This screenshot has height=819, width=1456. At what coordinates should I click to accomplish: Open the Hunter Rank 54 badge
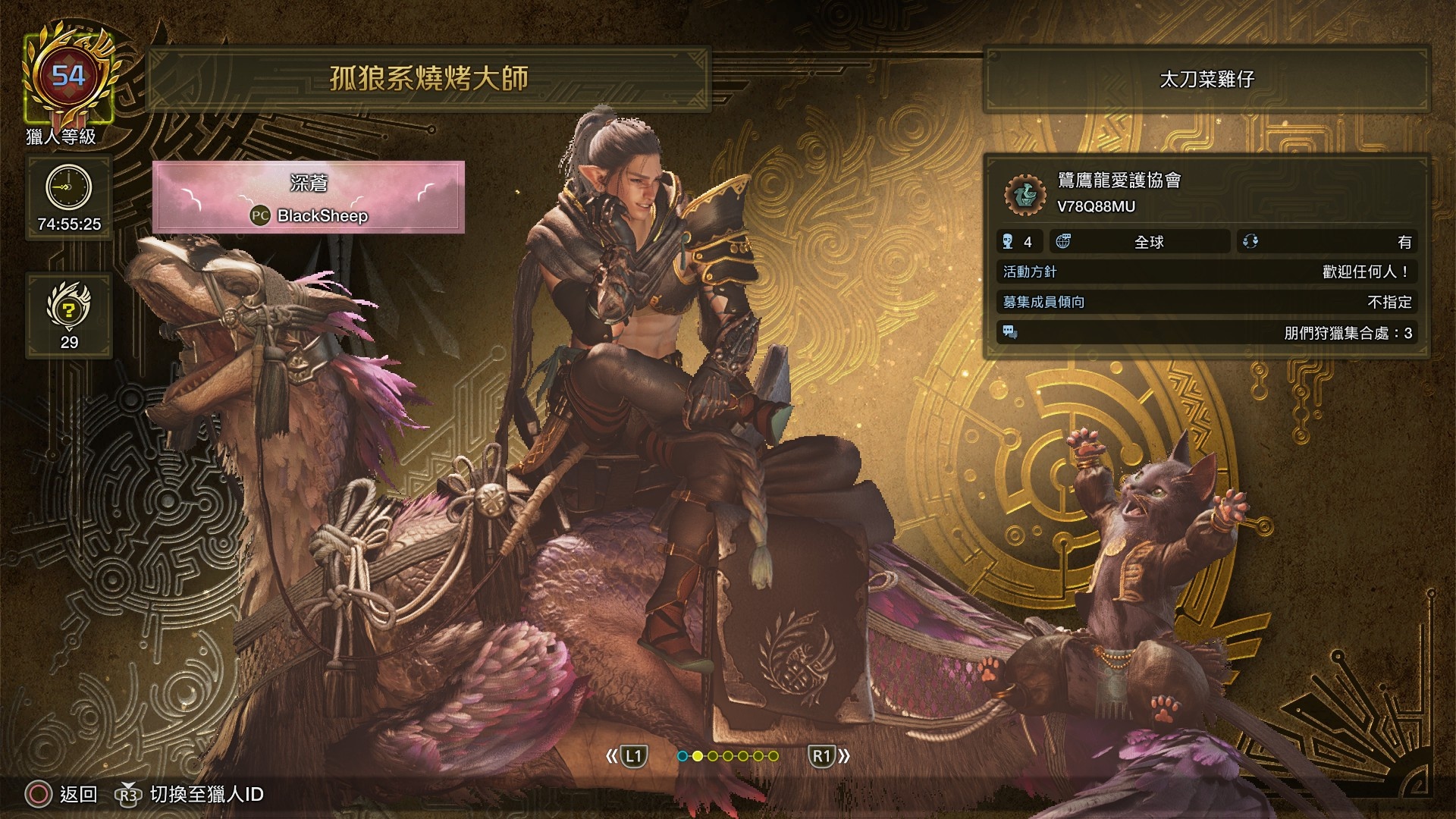[x=68, y=80]
